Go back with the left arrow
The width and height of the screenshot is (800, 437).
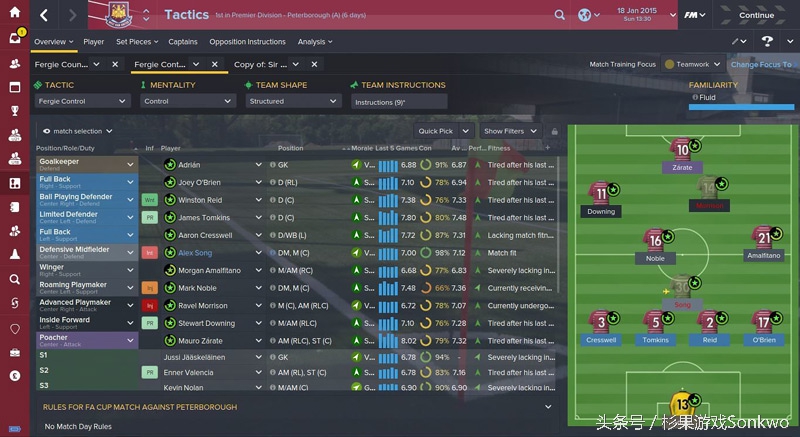45,15
